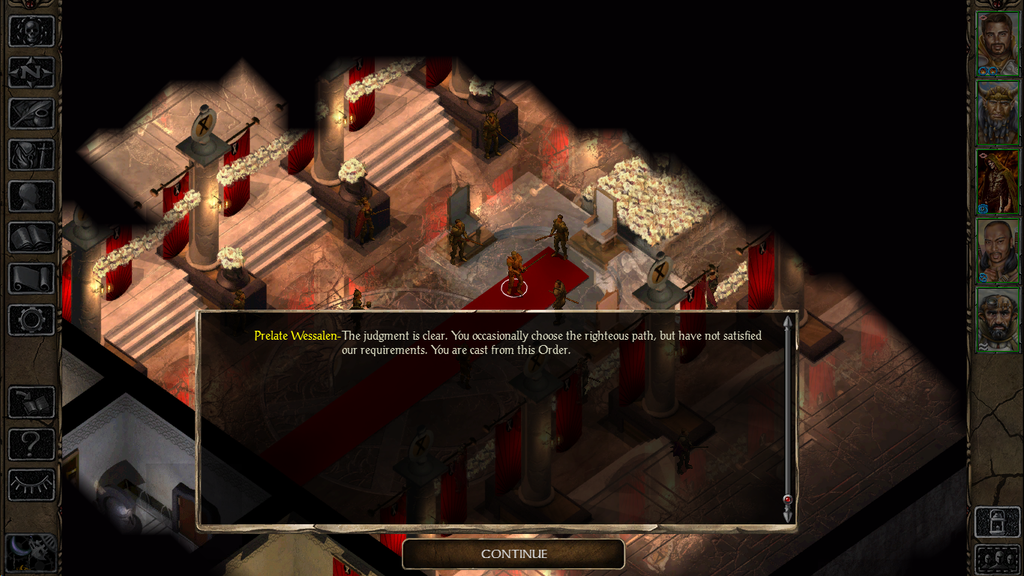Click the eye-shaped icon in left sidebar
The height and width of the screenshot is (576, 1024).
(30, 485)
